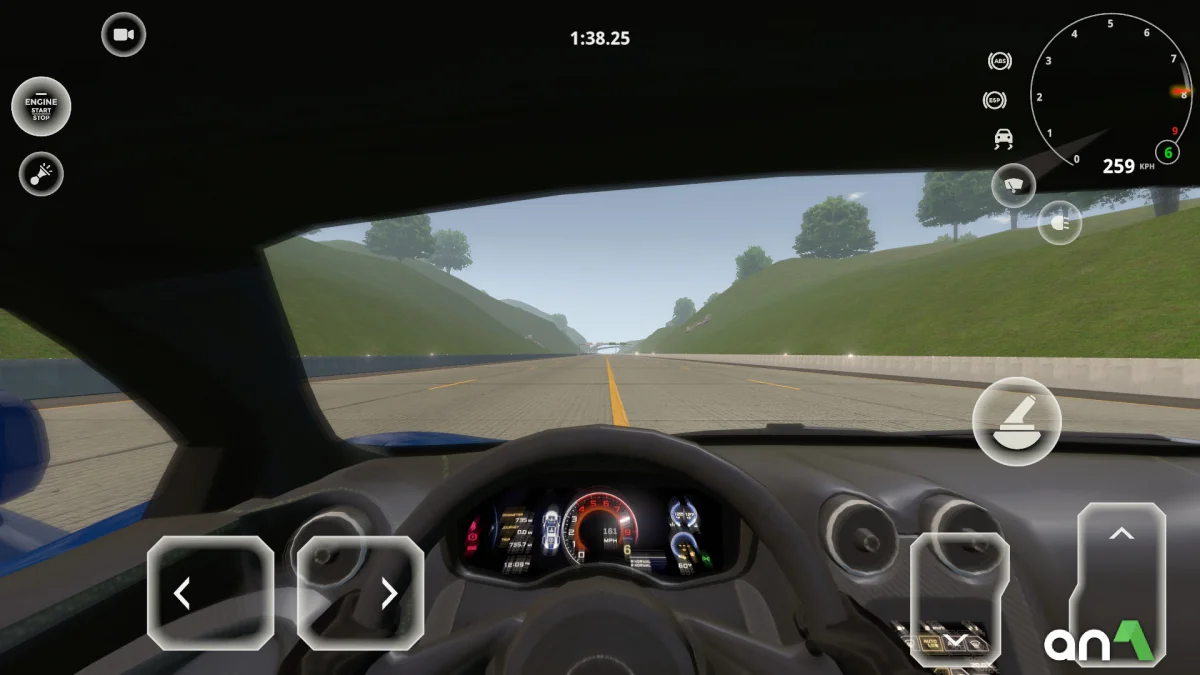Viewport: 1200px width, 675px height.
Task: Steer right with the right arrow
Action: click(360, 593)
